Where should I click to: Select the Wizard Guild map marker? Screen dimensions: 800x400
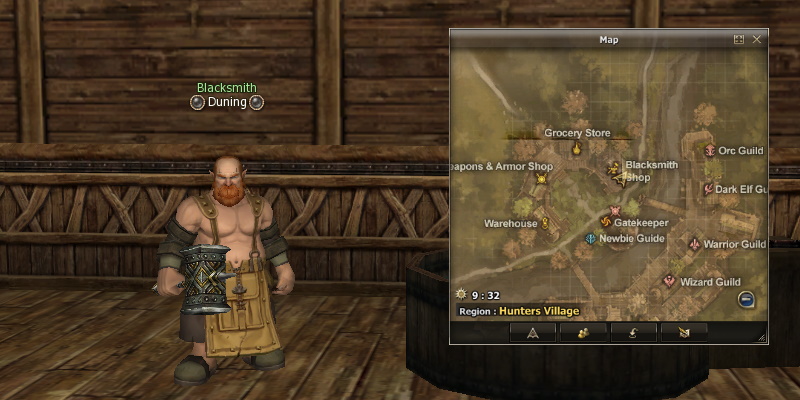coord(670,282)
